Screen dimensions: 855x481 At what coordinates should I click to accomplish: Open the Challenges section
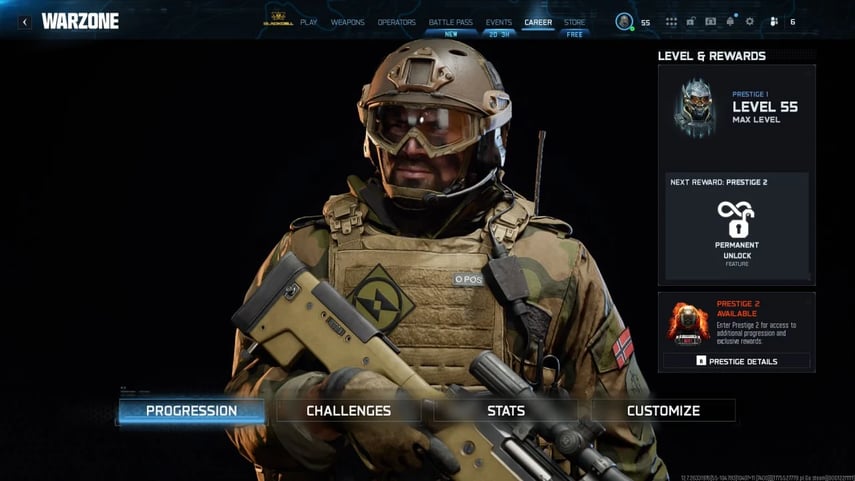pyautogui.click(x=348, y=411)
